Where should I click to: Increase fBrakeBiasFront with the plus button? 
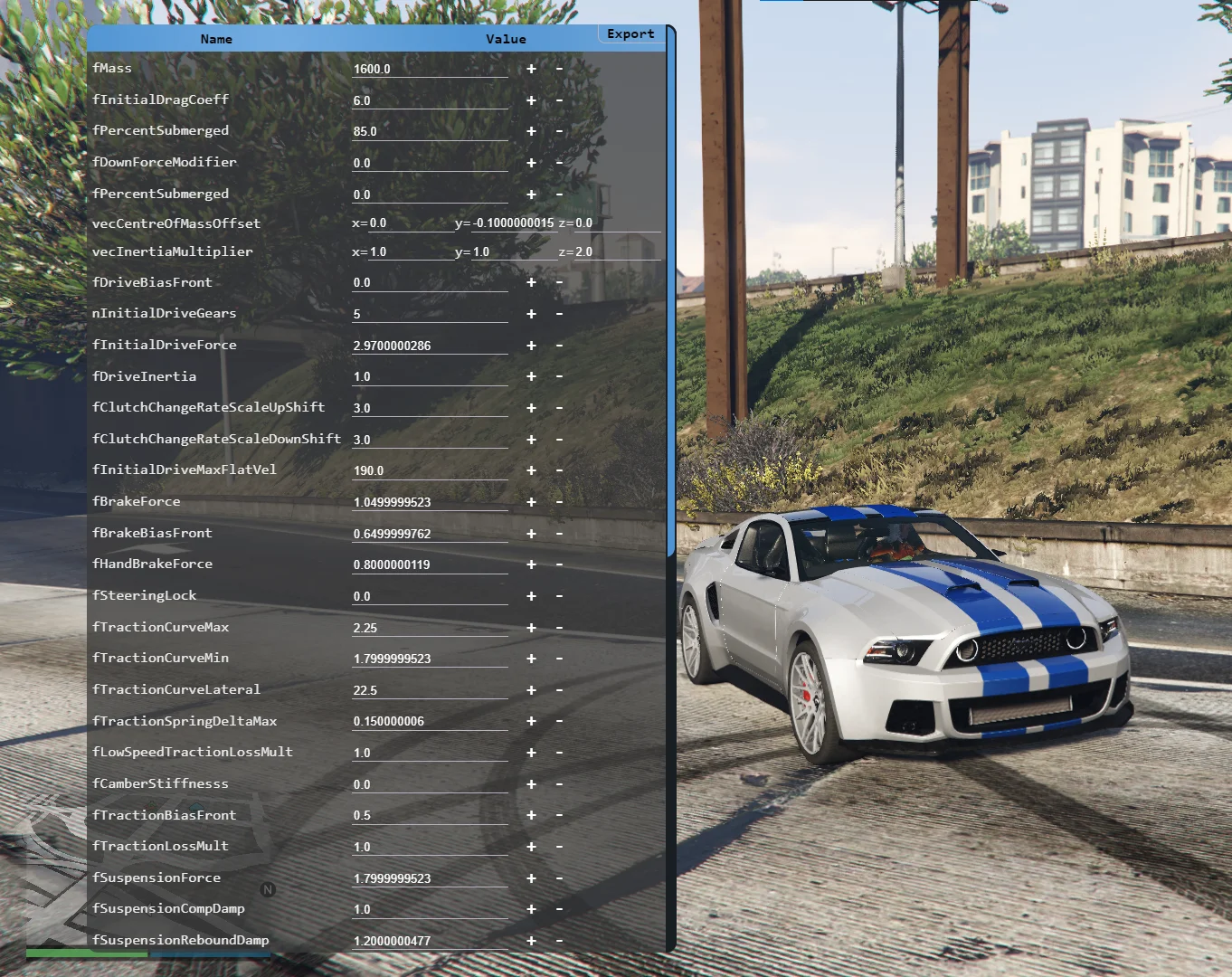[531, 534]
